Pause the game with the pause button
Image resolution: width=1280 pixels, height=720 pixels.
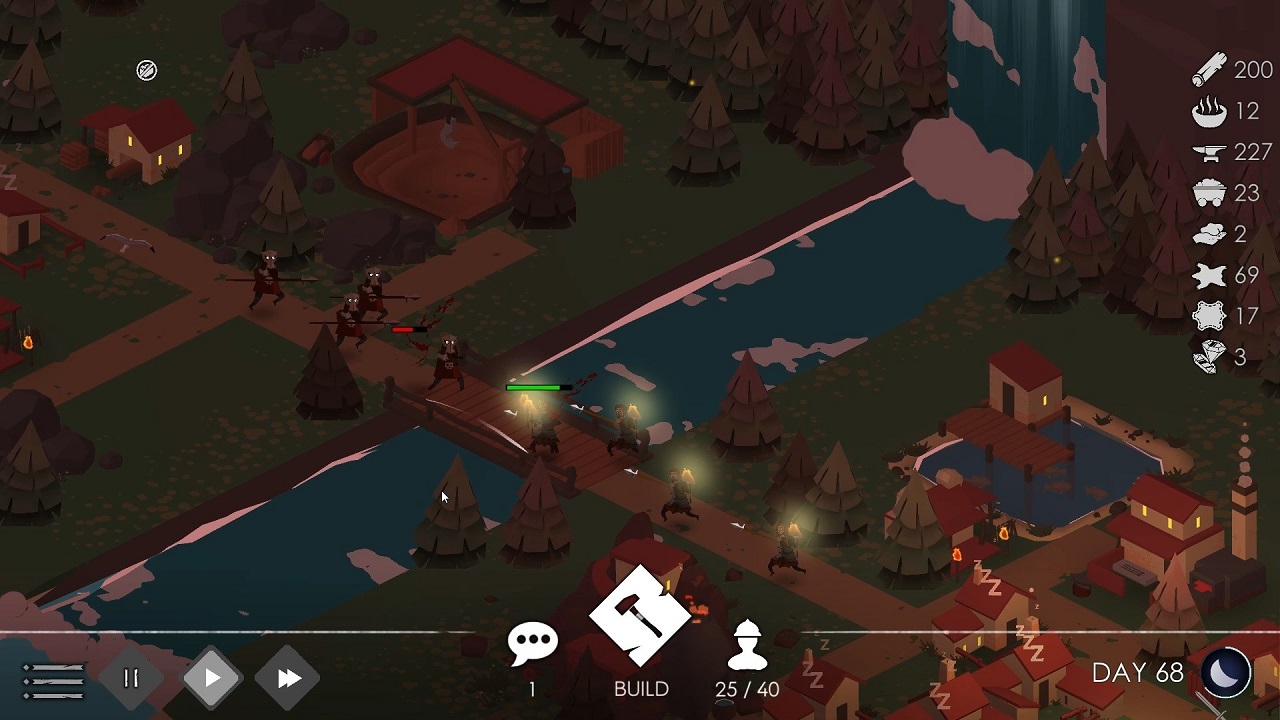(129, 677)
